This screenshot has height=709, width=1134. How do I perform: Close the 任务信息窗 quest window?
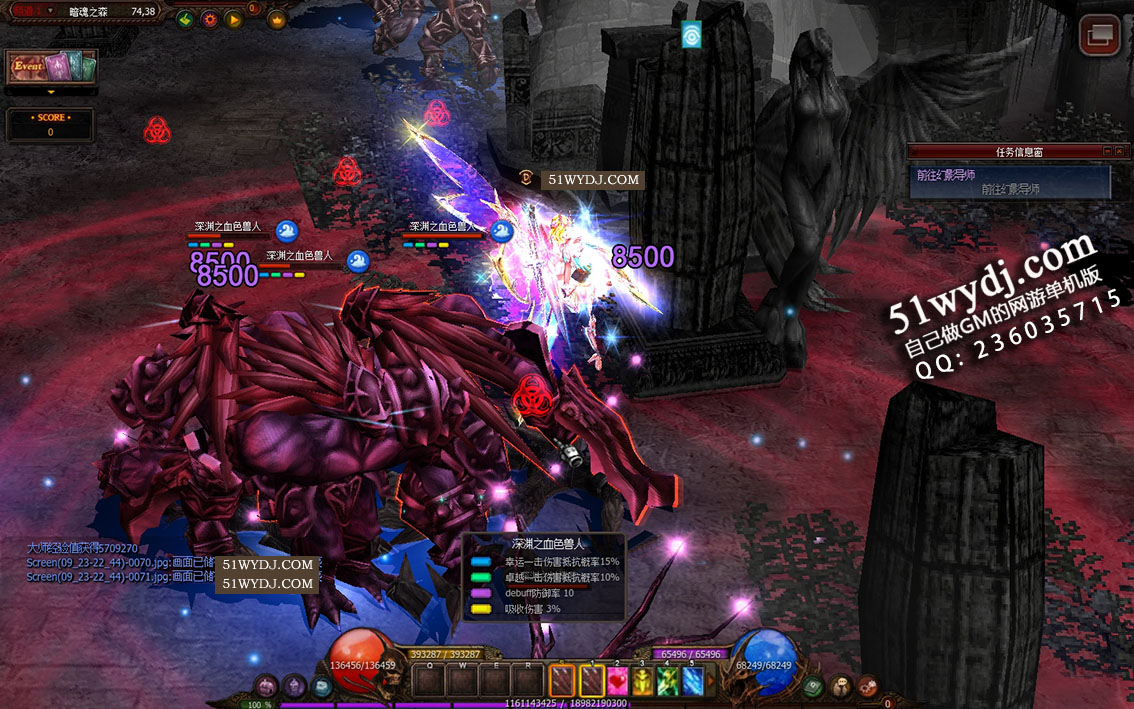tap(1120, 151)
